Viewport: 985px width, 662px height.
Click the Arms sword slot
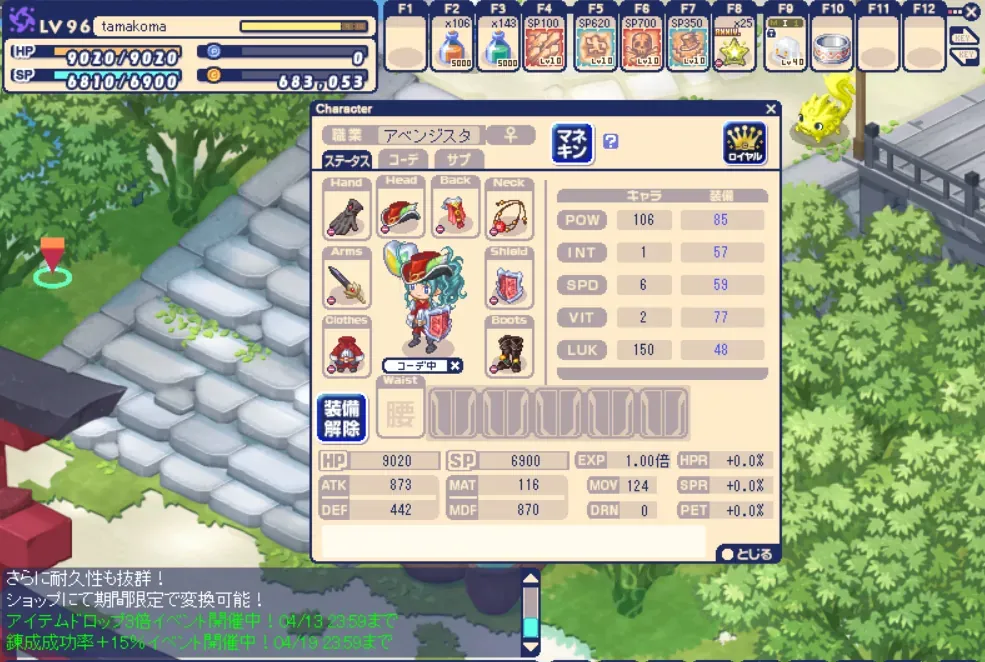pos(346,278)
